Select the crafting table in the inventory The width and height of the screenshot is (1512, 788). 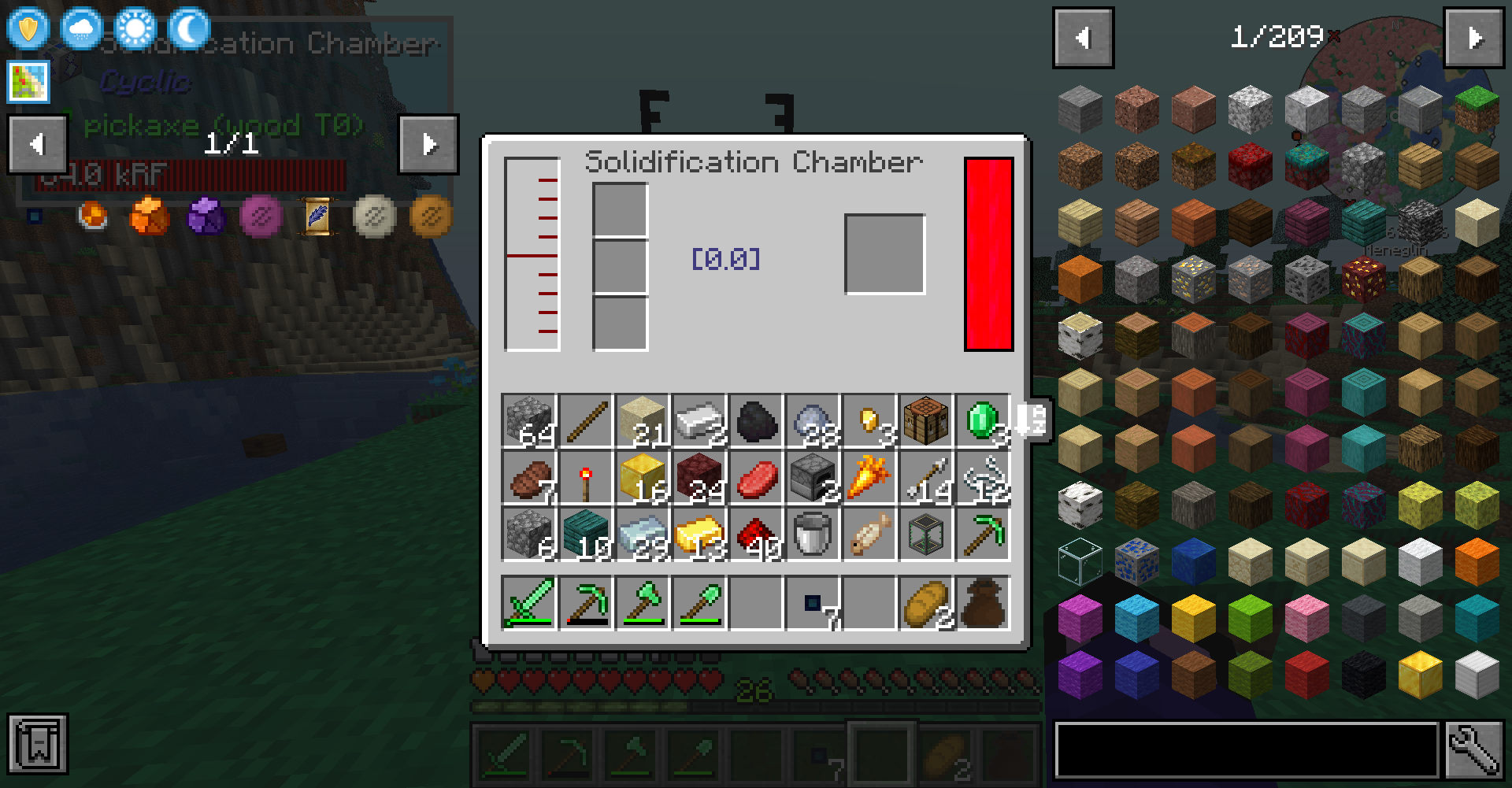pos(925,420)
